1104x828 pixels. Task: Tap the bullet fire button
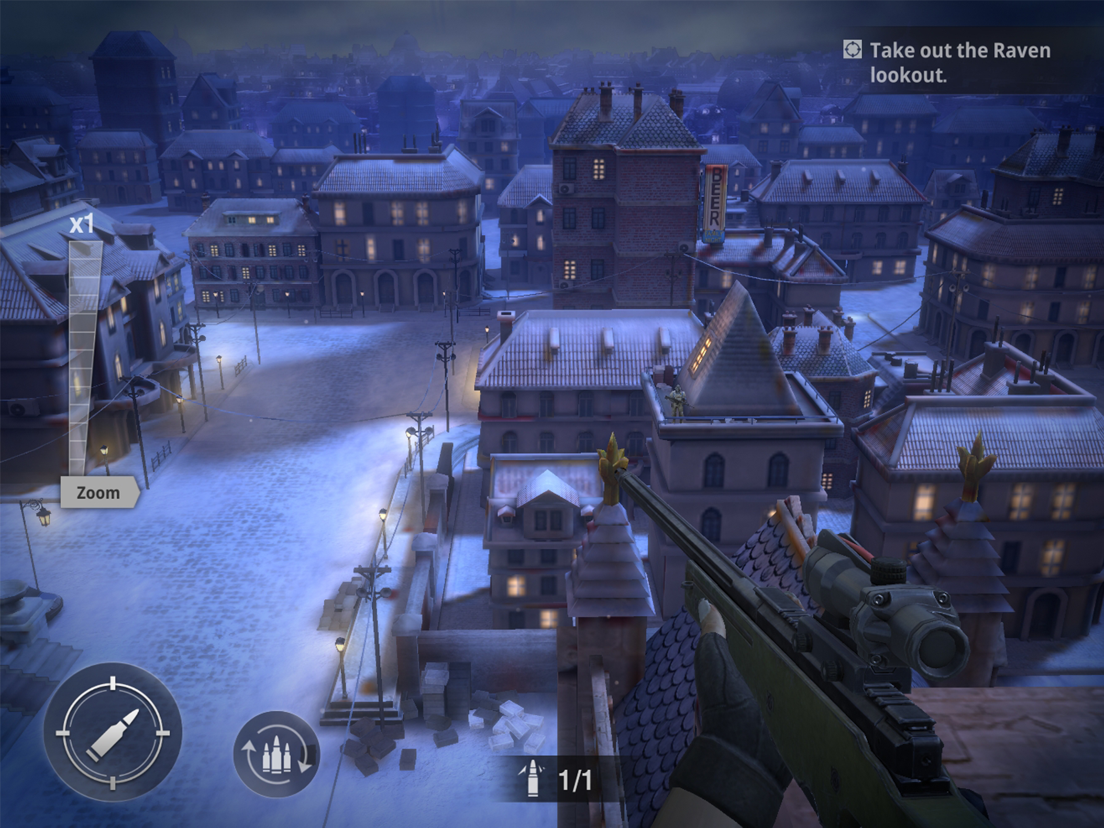click(112, 732)
